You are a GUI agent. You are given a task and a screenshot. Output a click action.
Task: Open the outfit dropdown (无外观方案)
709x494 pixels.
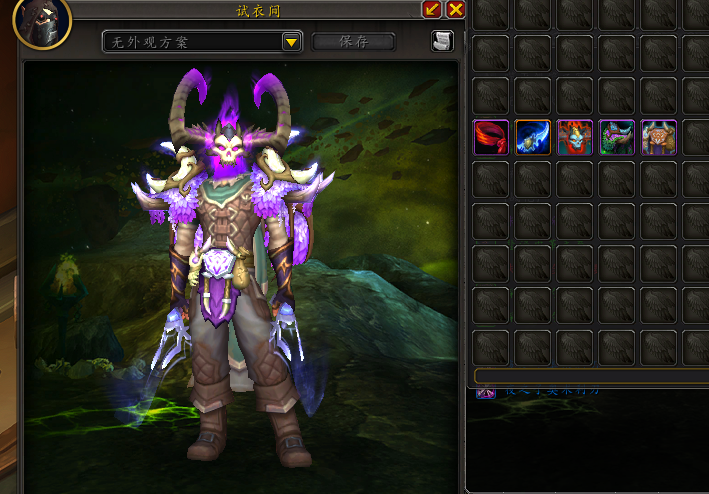coord(291,42)
